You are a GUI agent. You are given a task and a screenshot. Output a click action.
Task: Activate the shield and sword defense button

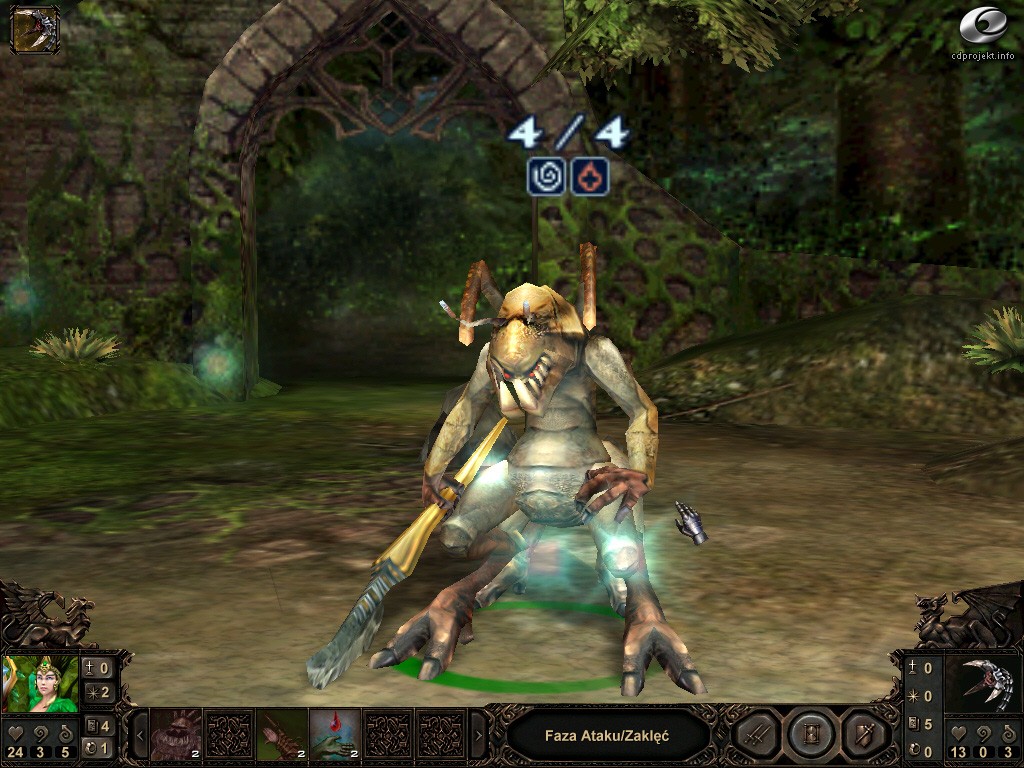point(862,736)
